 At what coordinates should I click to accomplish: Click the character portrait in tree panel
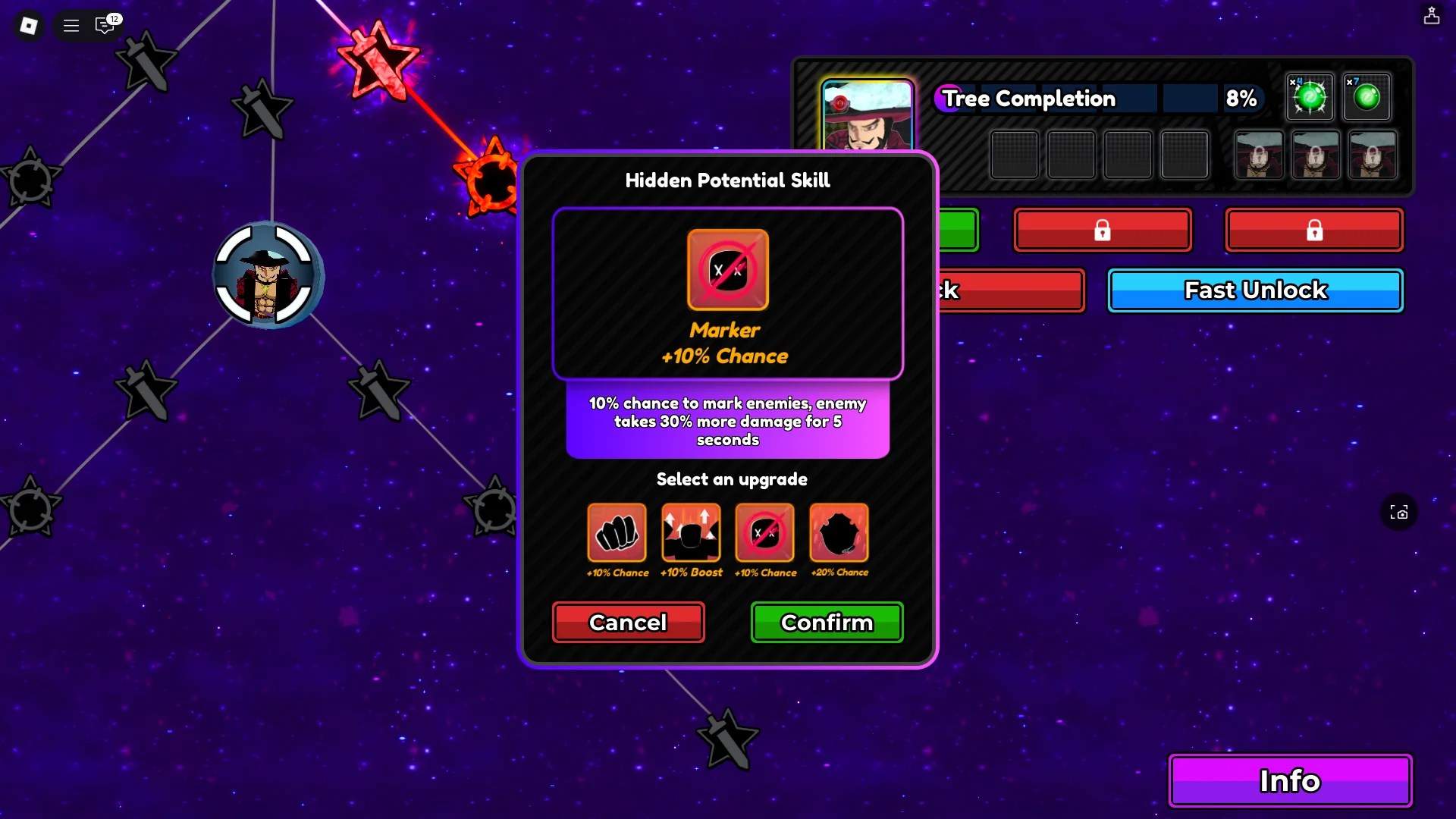pos(868,115)
